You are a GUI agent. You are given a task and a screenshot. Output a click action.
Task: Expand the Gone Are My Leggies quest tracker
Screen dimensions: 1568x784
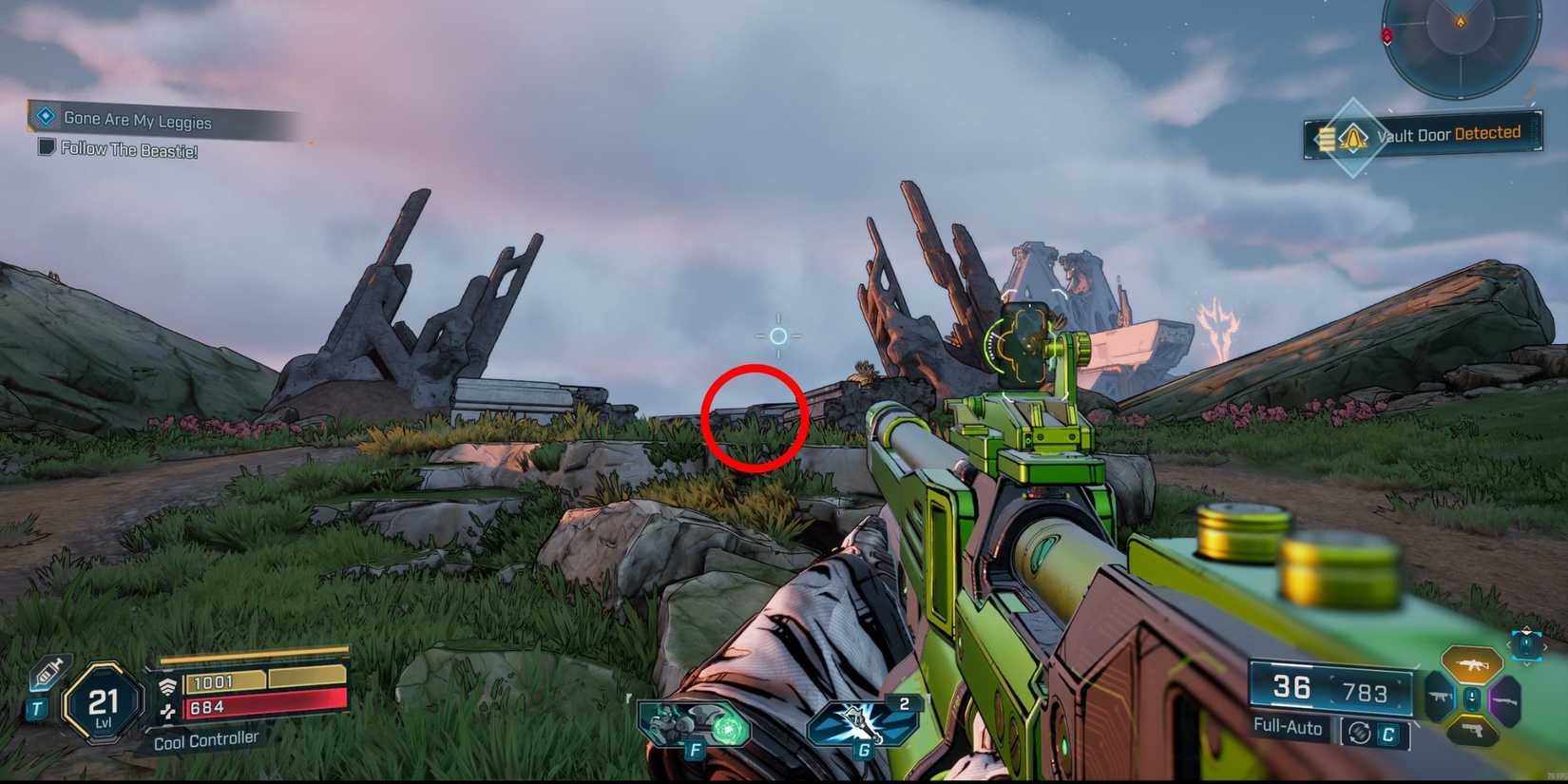(138, 119)
